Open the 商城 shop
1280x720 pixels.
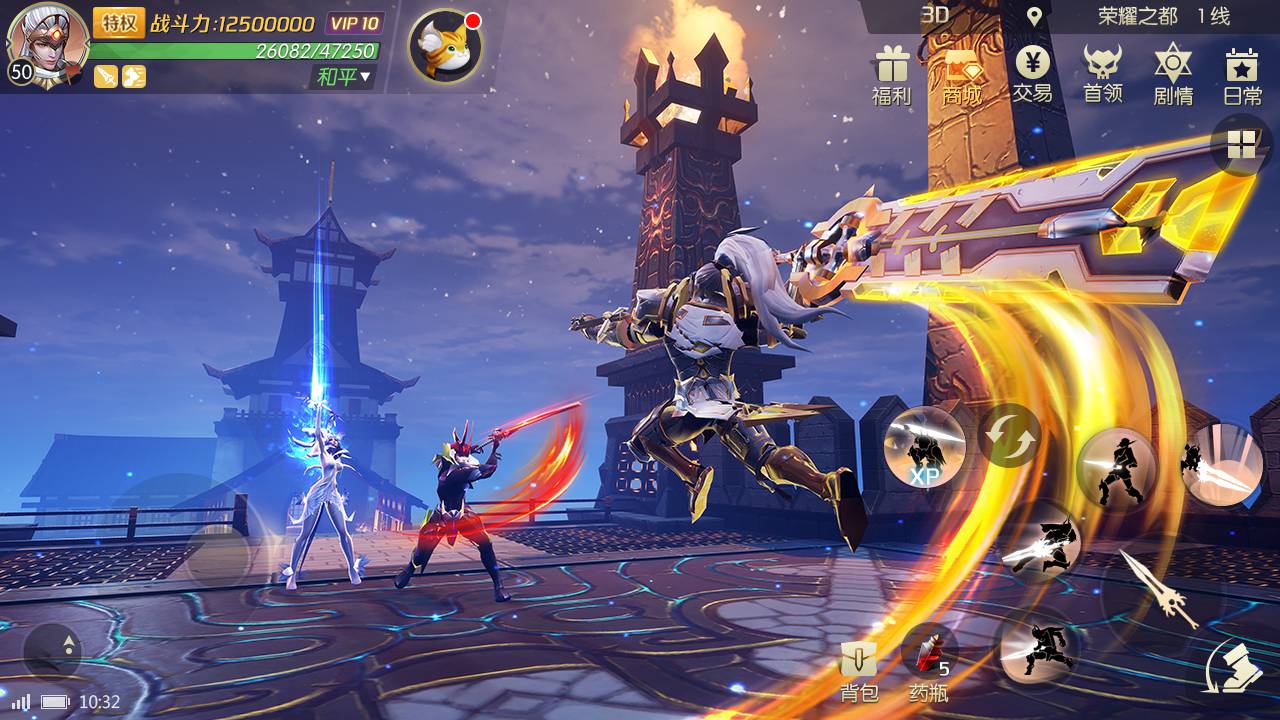[961, 75]
